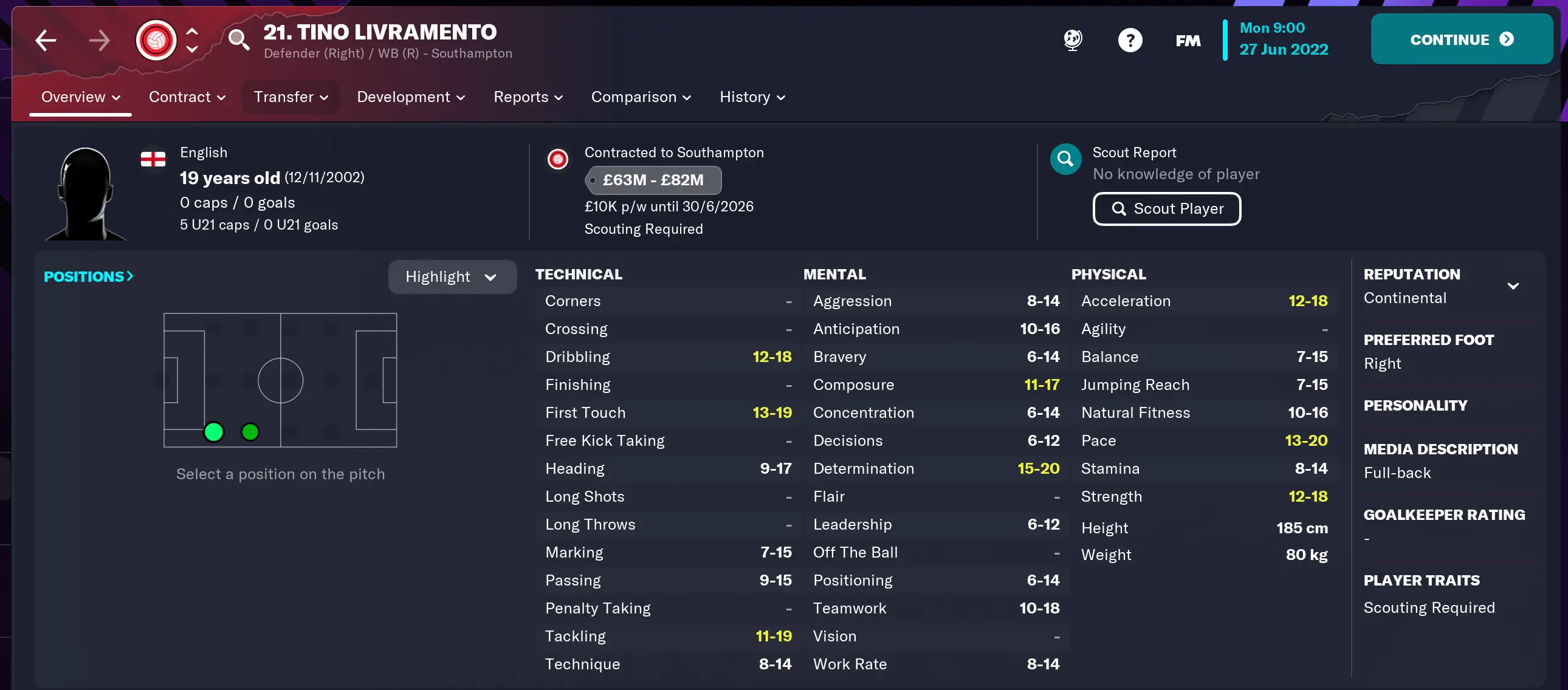Open player search with the magnifying glass
Image resolution: width=1568 pixels, height=690 pixels.
[238, 40]
